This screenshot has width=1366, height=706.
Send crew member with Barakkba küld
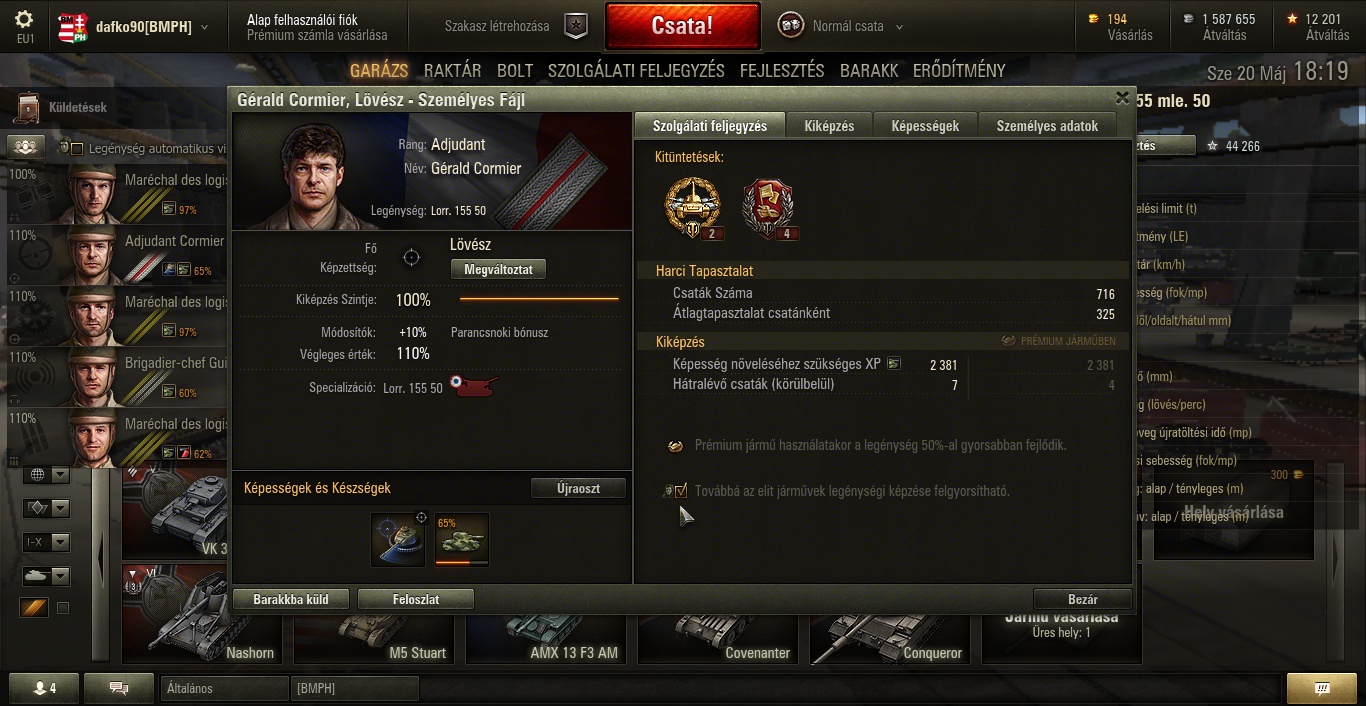click(x=290, y=599)
